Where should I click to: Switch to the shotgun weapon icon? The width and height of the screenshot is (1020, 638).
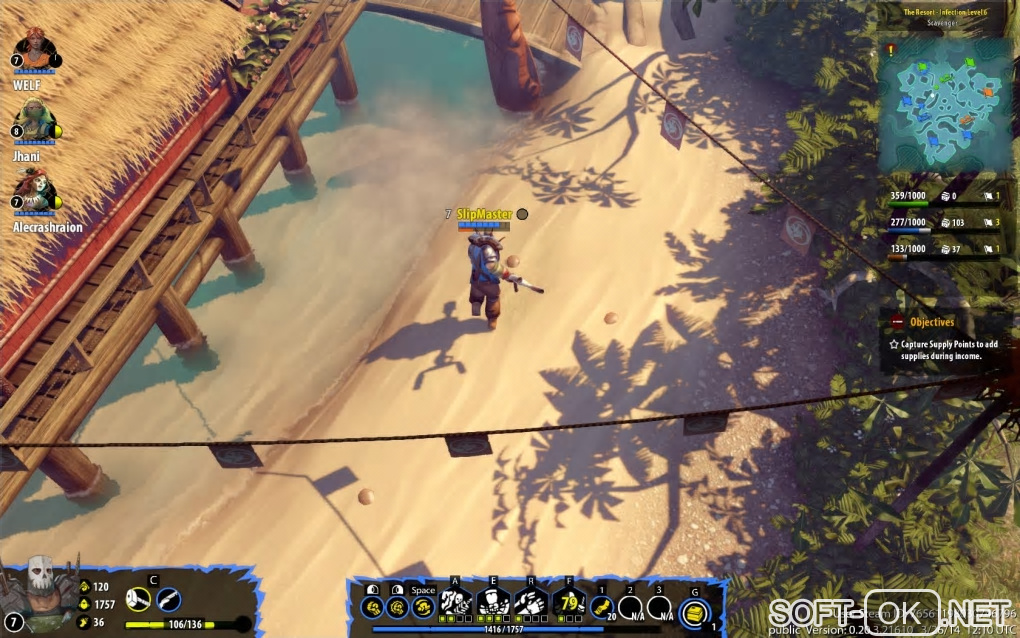click(x=169, y=598)
